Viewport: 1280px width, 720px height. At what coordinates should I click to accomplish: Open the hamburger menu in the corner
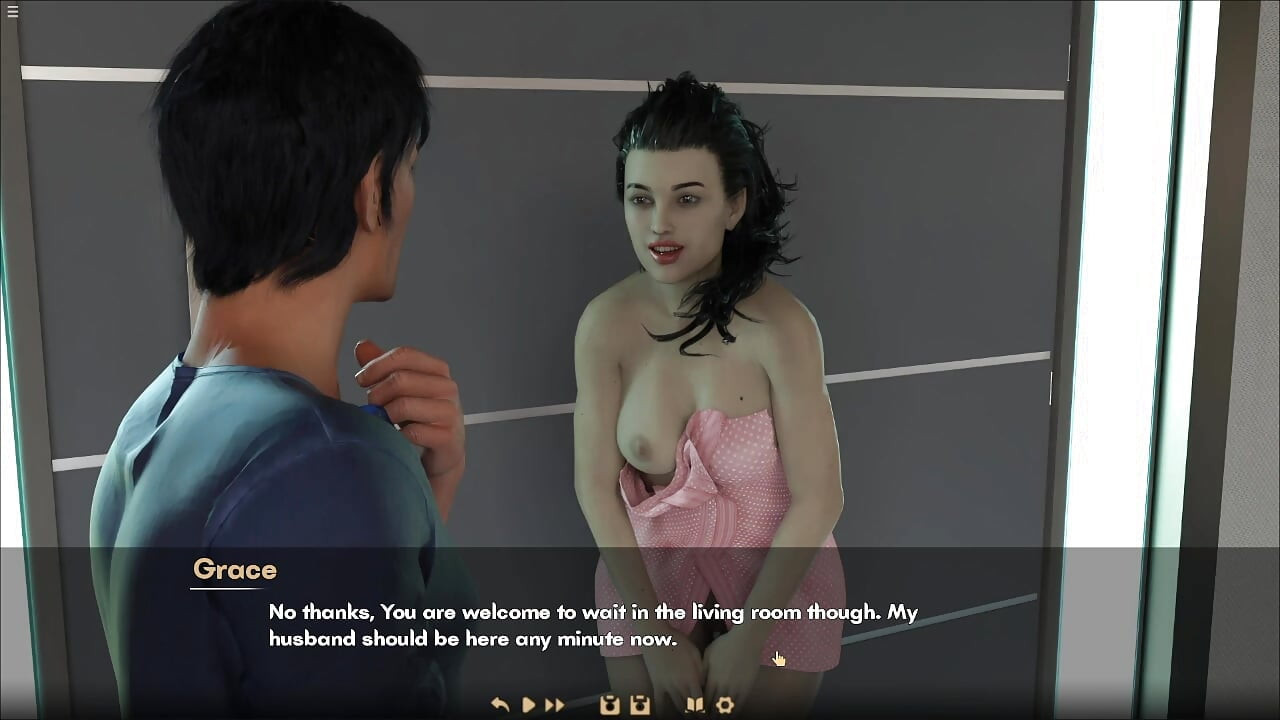coord(12,12)
